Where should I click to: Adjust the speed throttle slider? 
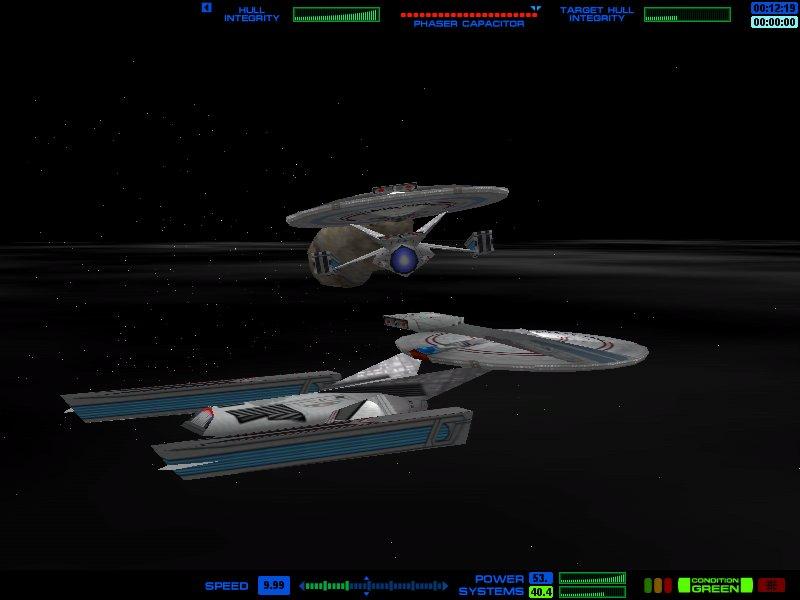[x=366, y=586]
